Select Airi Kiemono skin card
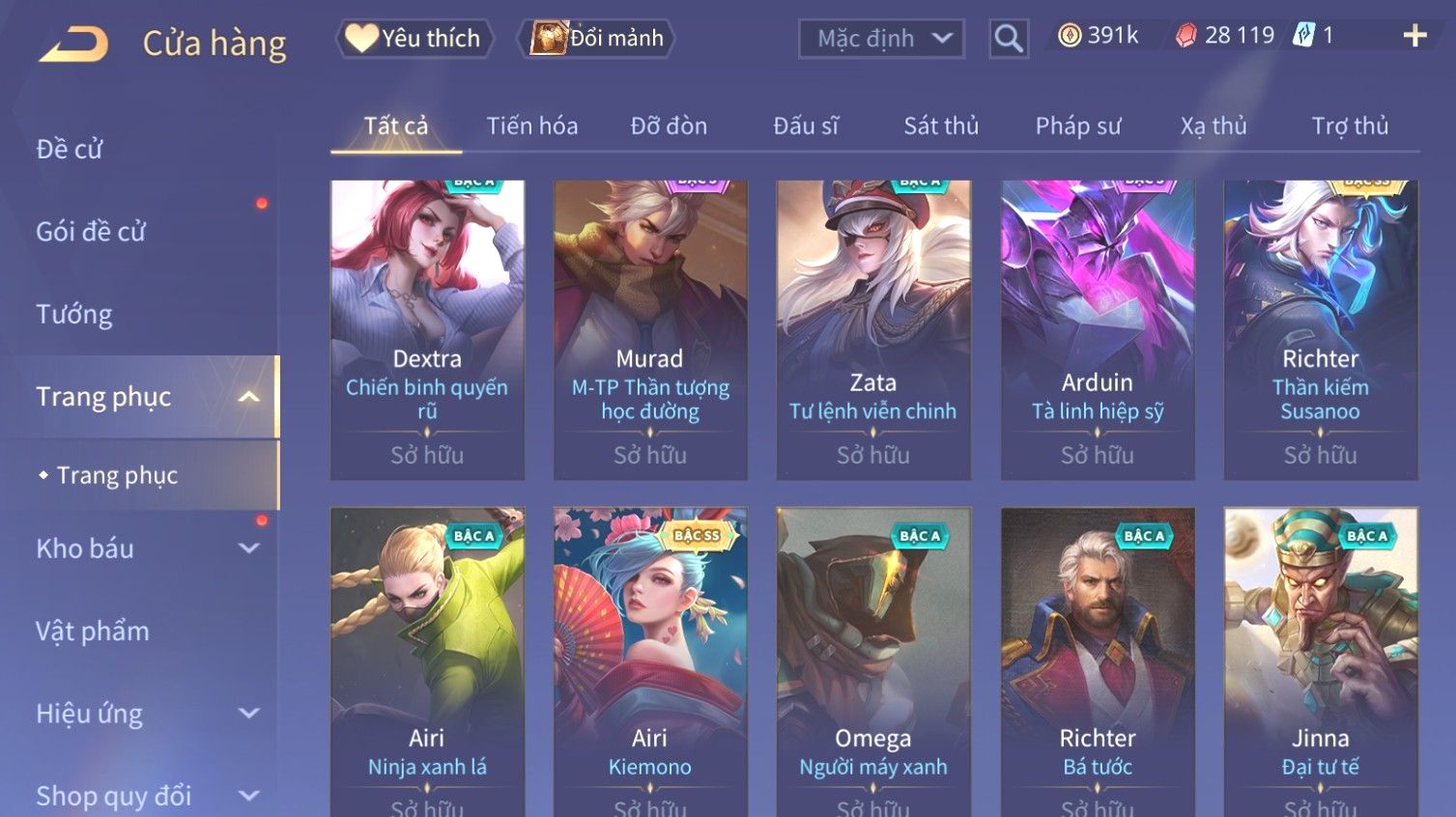 tap(650, 657)
